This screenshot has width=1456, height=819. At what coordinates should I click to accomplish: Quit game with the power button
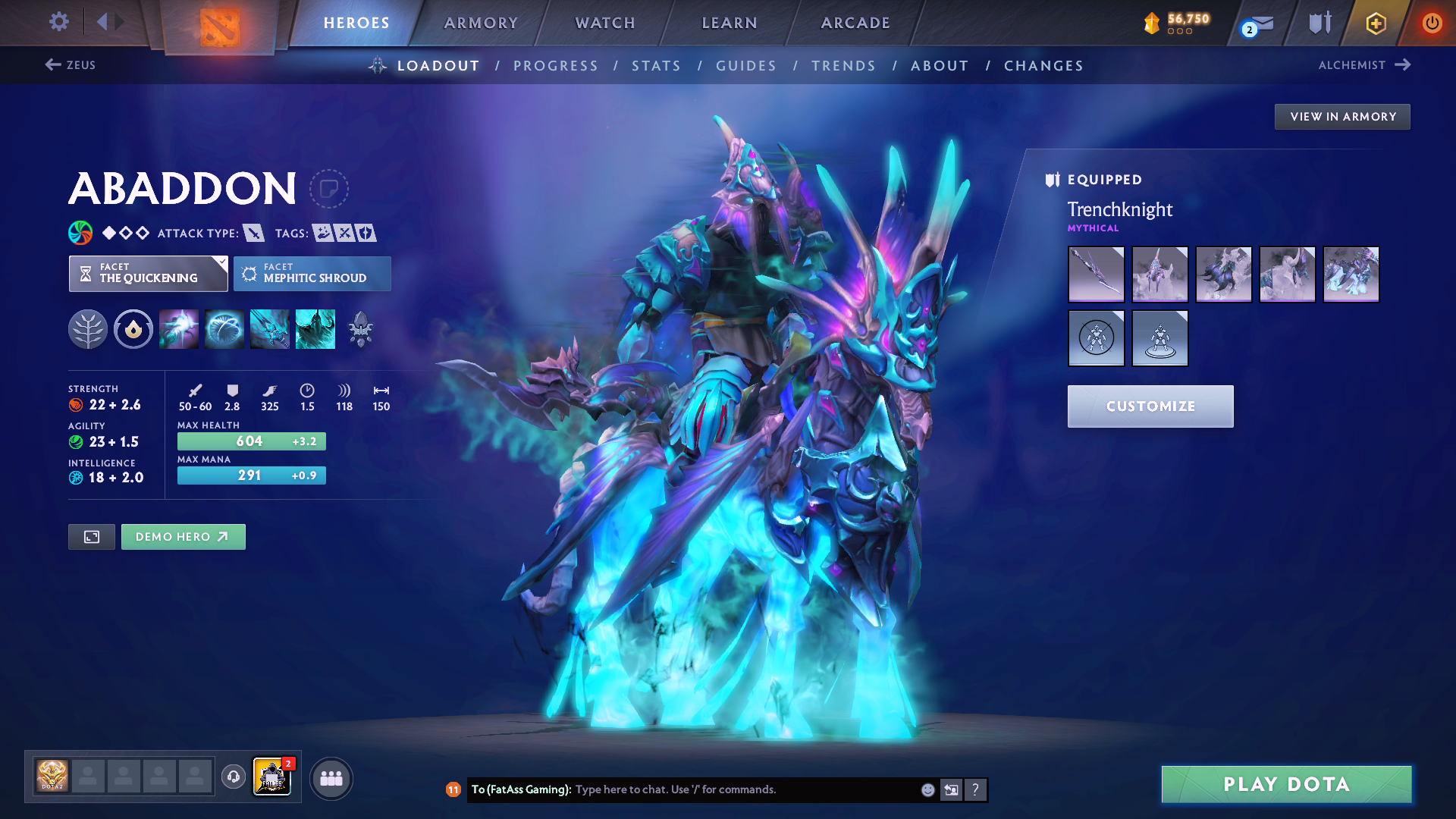[1432, 23]
